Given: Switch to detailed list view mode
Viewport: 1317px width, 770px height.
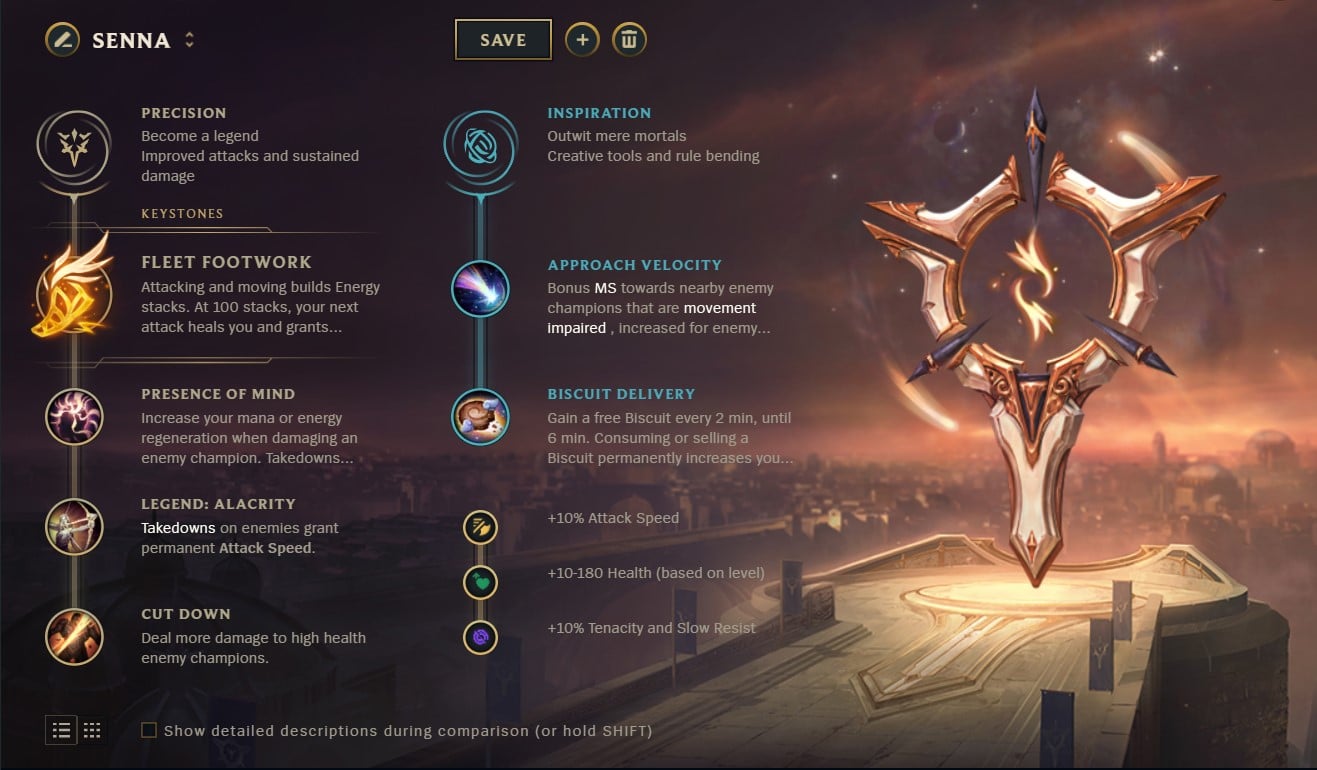Looking at the screenshot, I should (61, 731).
